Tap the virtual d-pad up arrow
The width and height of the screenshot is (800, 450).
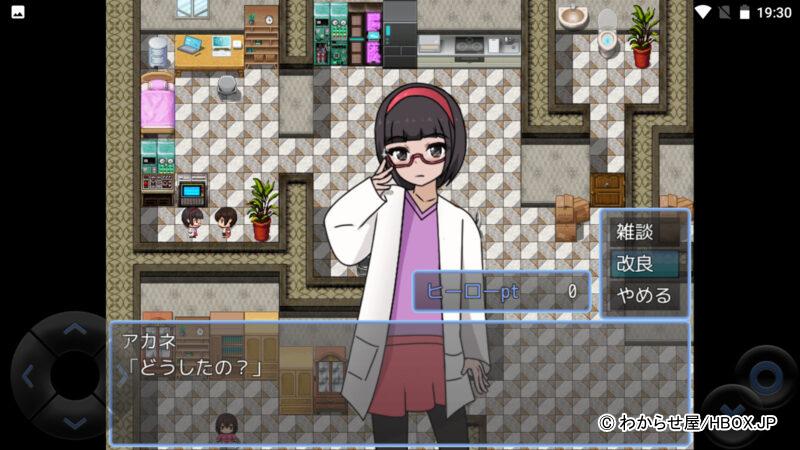(74, 330)
